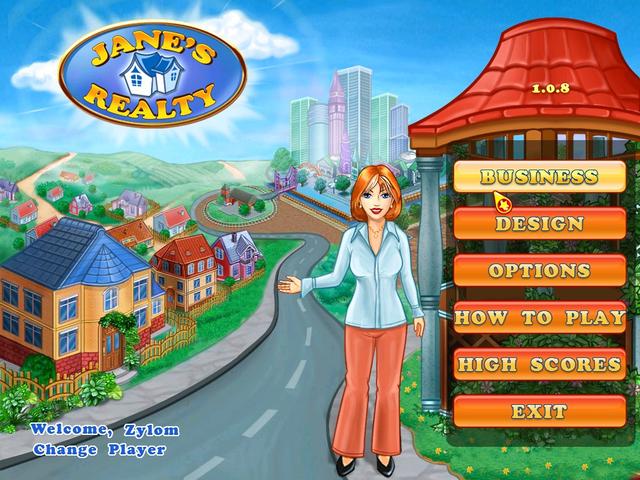640x480 pixels.
Task: Show the How To Play instructions
Action: (539, 318)
